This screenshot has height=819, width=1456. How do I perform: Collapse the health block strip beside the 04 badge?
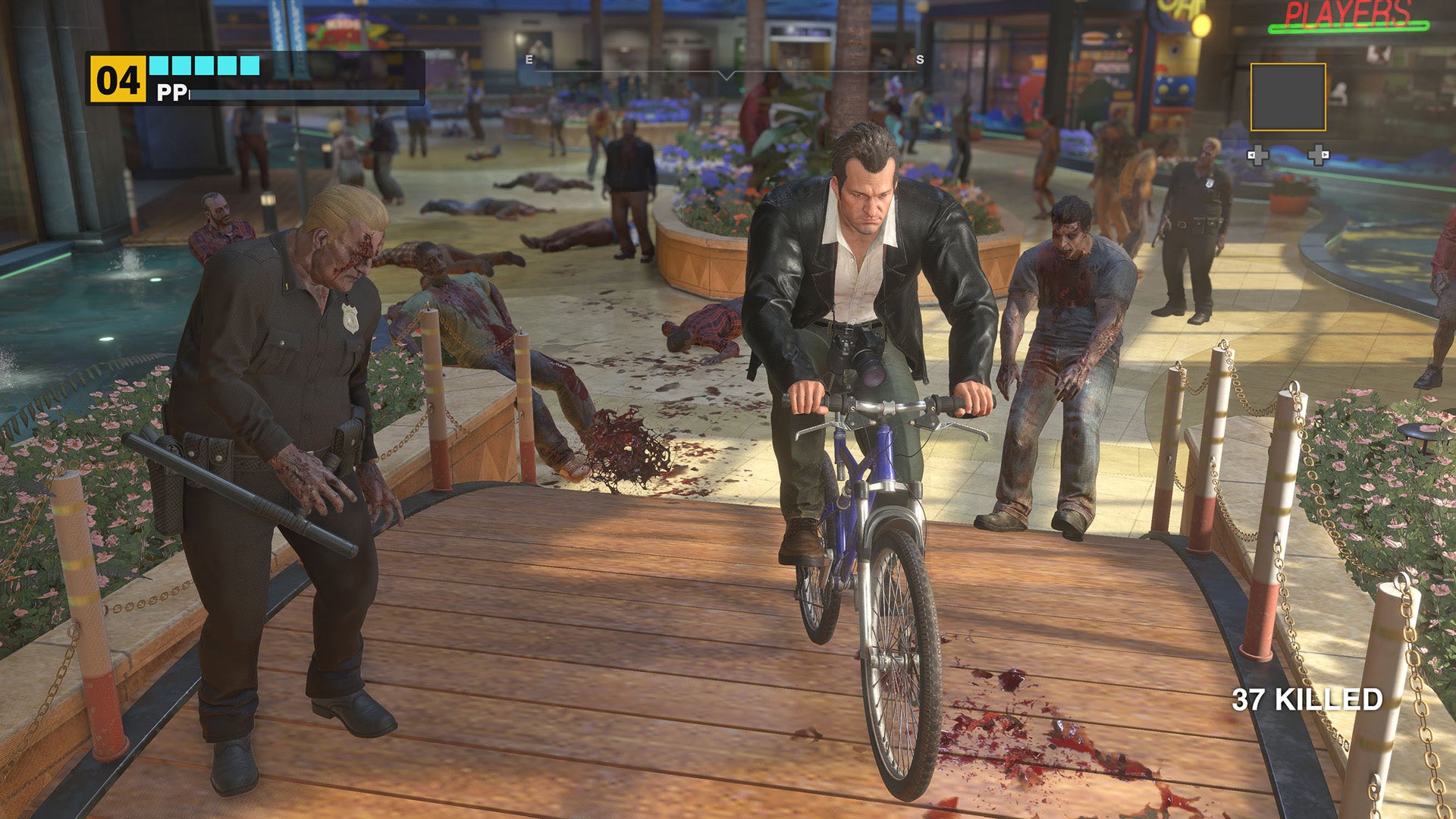[x=203, y=64]
